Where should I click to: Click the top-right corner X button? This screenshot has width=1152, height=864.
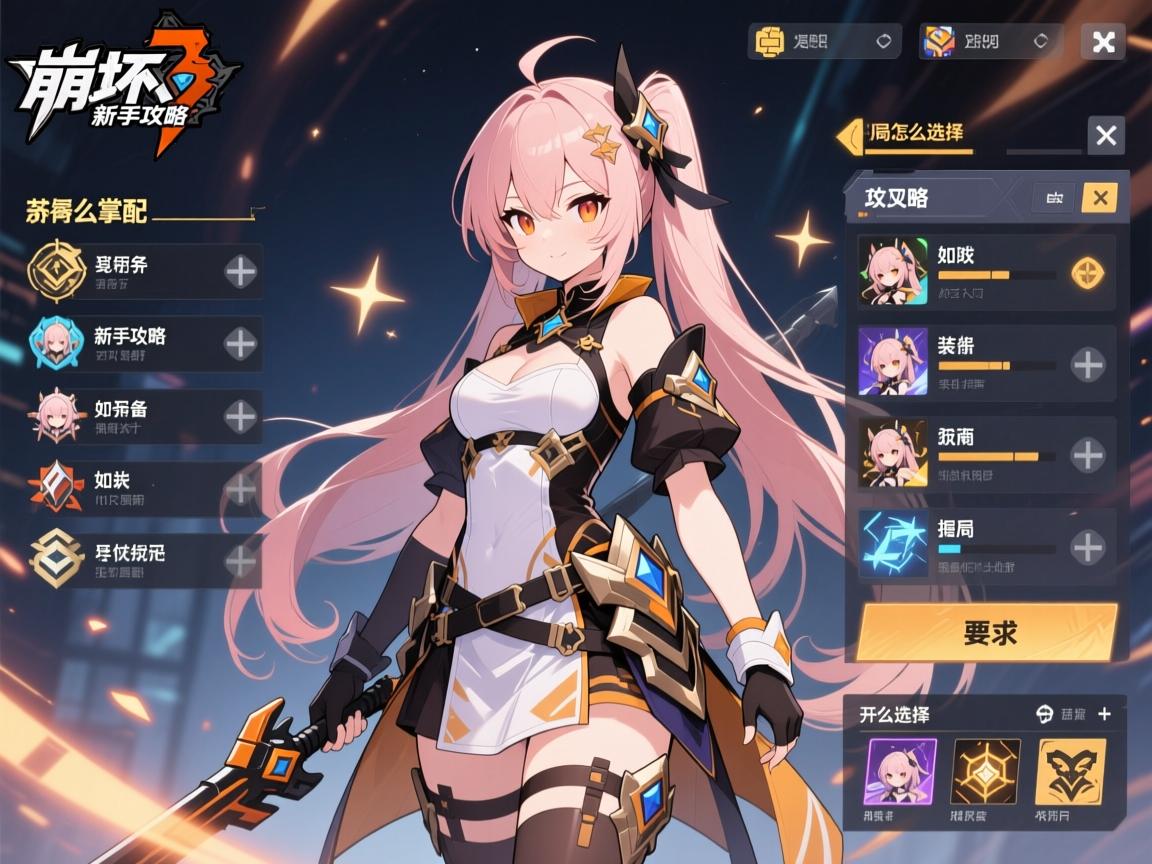point(1103,42)
